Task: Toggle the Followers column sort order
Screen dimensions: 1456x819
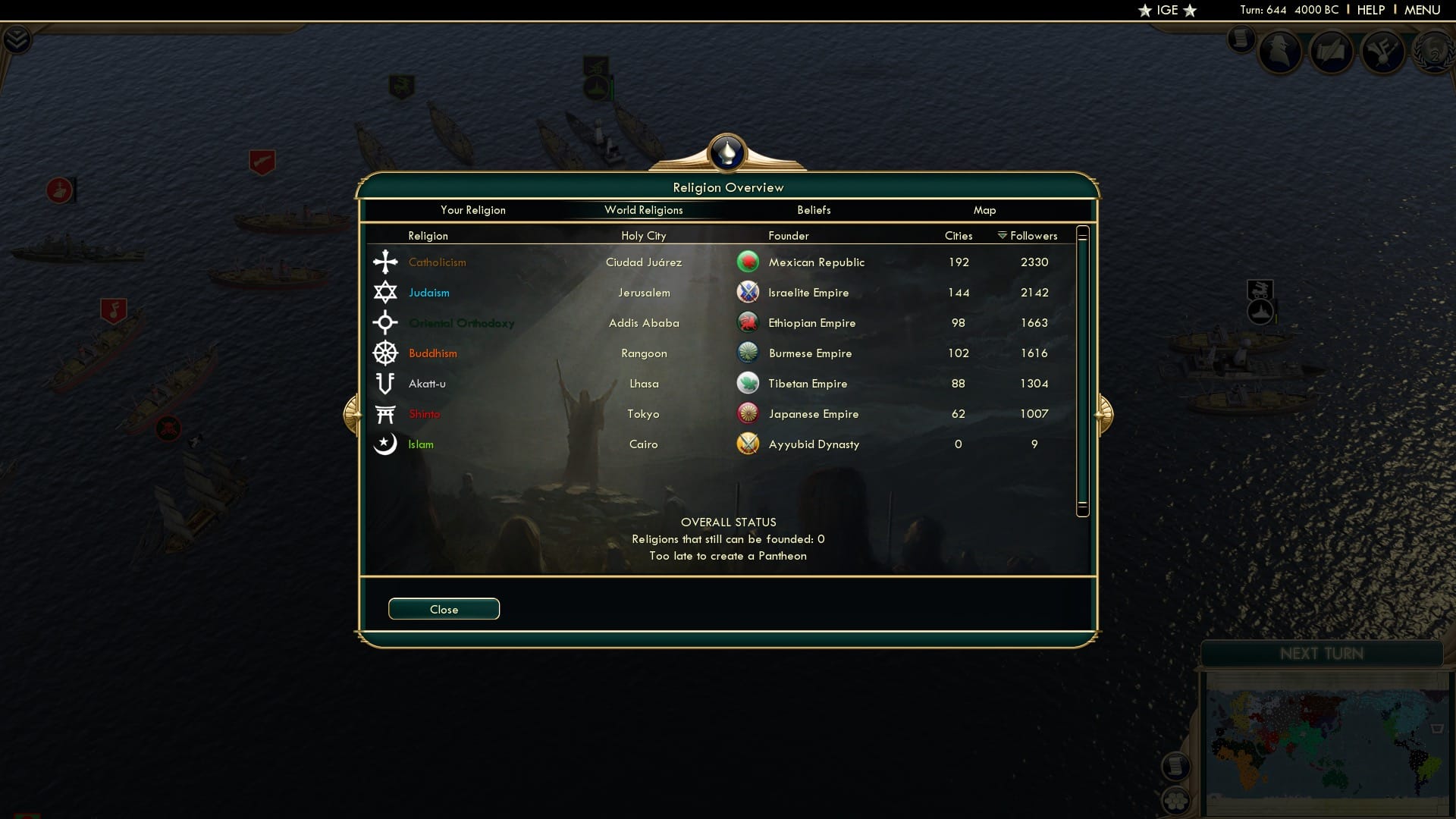Action: 1027,235
